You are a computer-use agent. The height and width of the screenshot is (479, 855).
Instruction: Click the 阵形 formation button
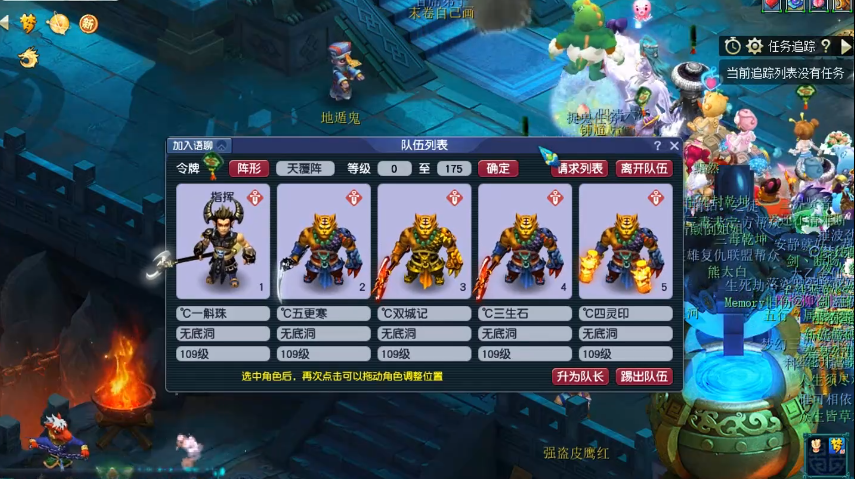(249, 168)
